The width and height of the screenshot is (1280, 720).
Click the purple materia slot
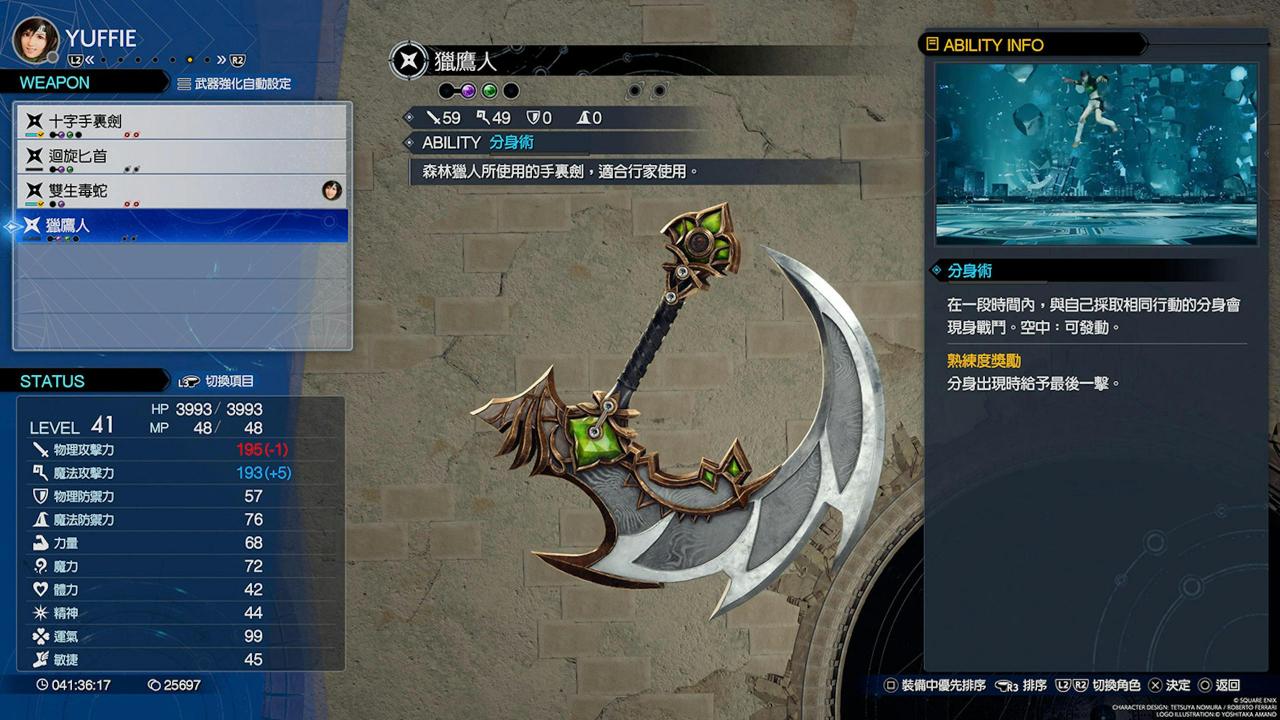(x=468, y=91)
